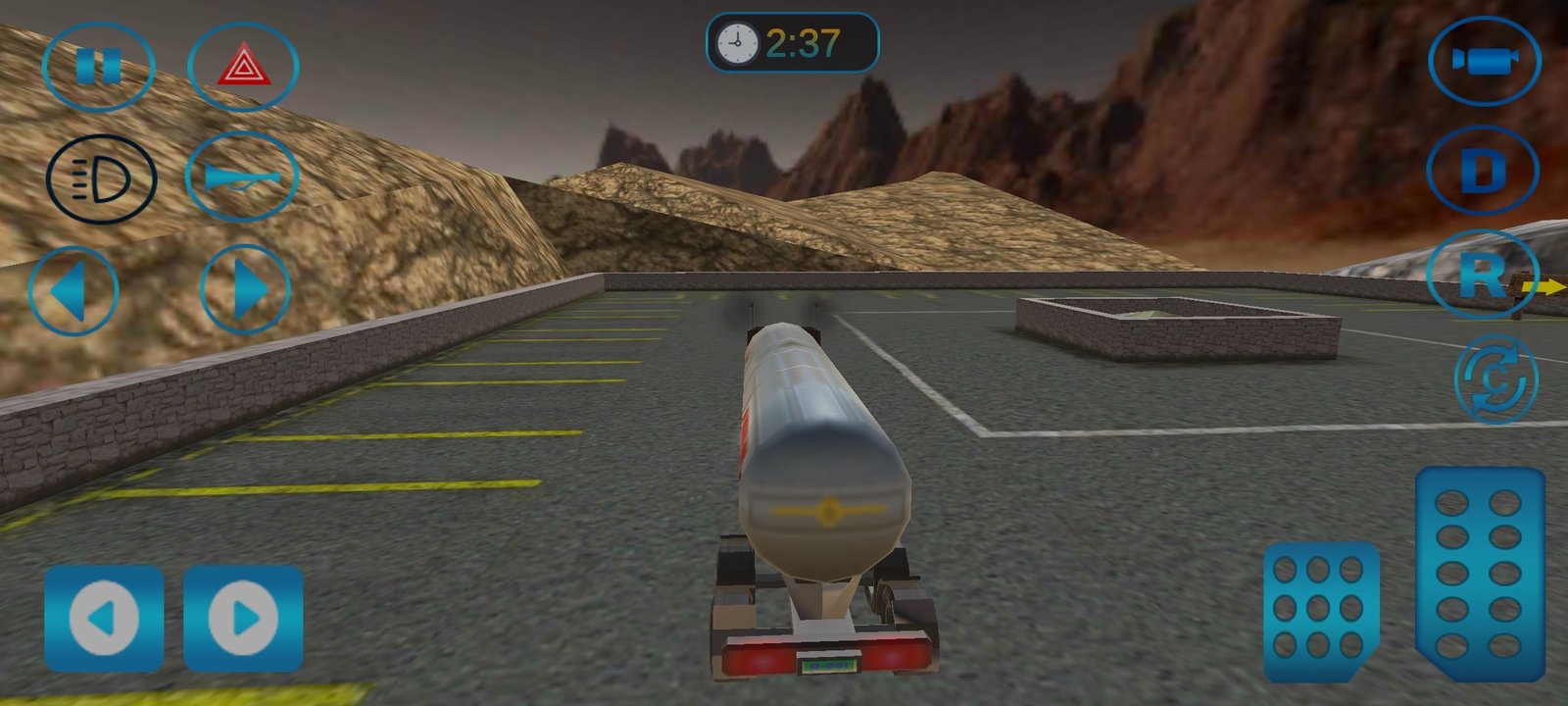The height and width of the screenshot is (706, 1568).
Task: Tap the brake pedal
Action: coord(1319,610)
